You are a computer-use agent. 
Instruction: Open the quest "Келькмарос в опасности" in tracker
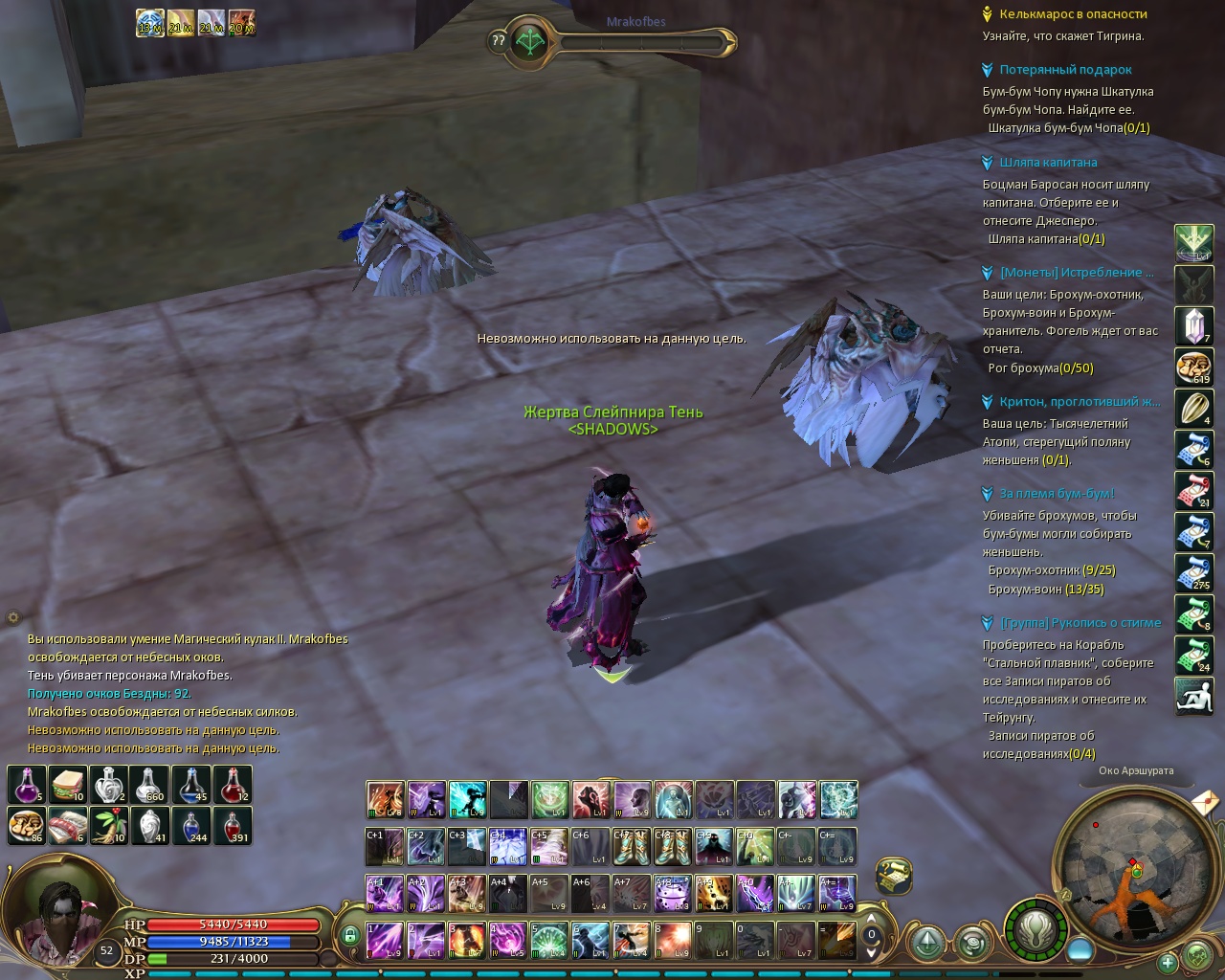(1072, 14)
